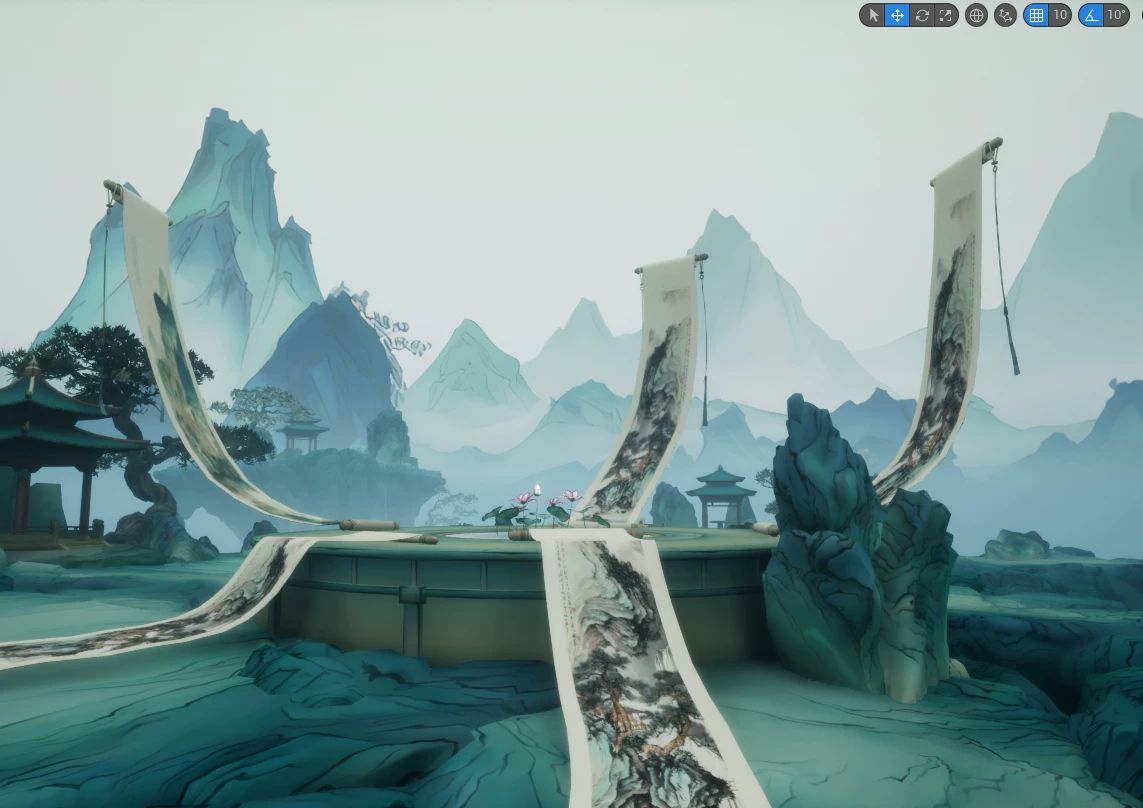Toggle rotation angle snapping
This screenshot has height=808, width=1143.
click(x=1091, y=15)
